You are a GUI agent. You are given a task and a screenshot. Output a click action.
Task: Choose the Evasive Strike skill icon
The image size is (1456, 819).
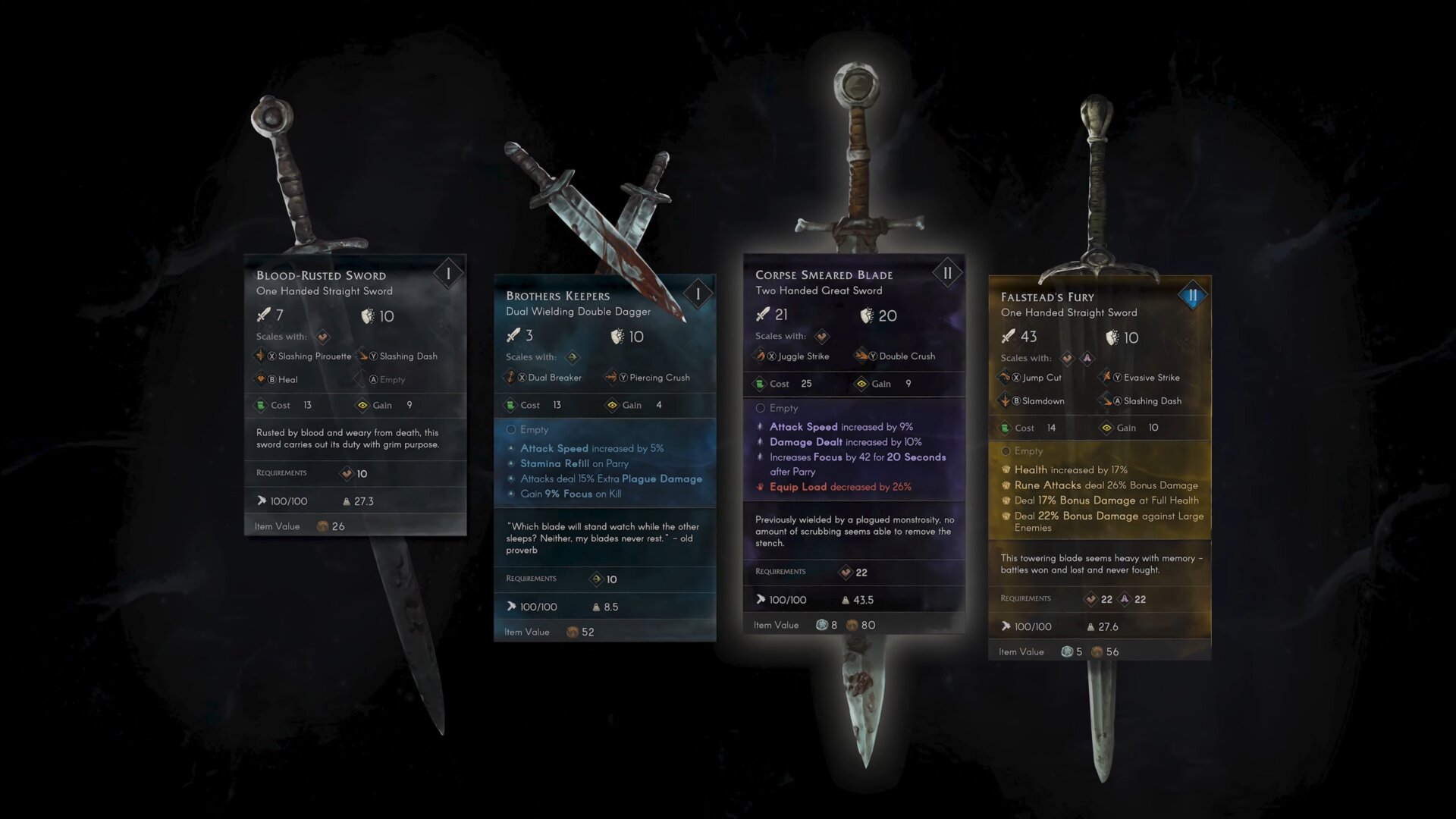click(x=1106, y=377)
